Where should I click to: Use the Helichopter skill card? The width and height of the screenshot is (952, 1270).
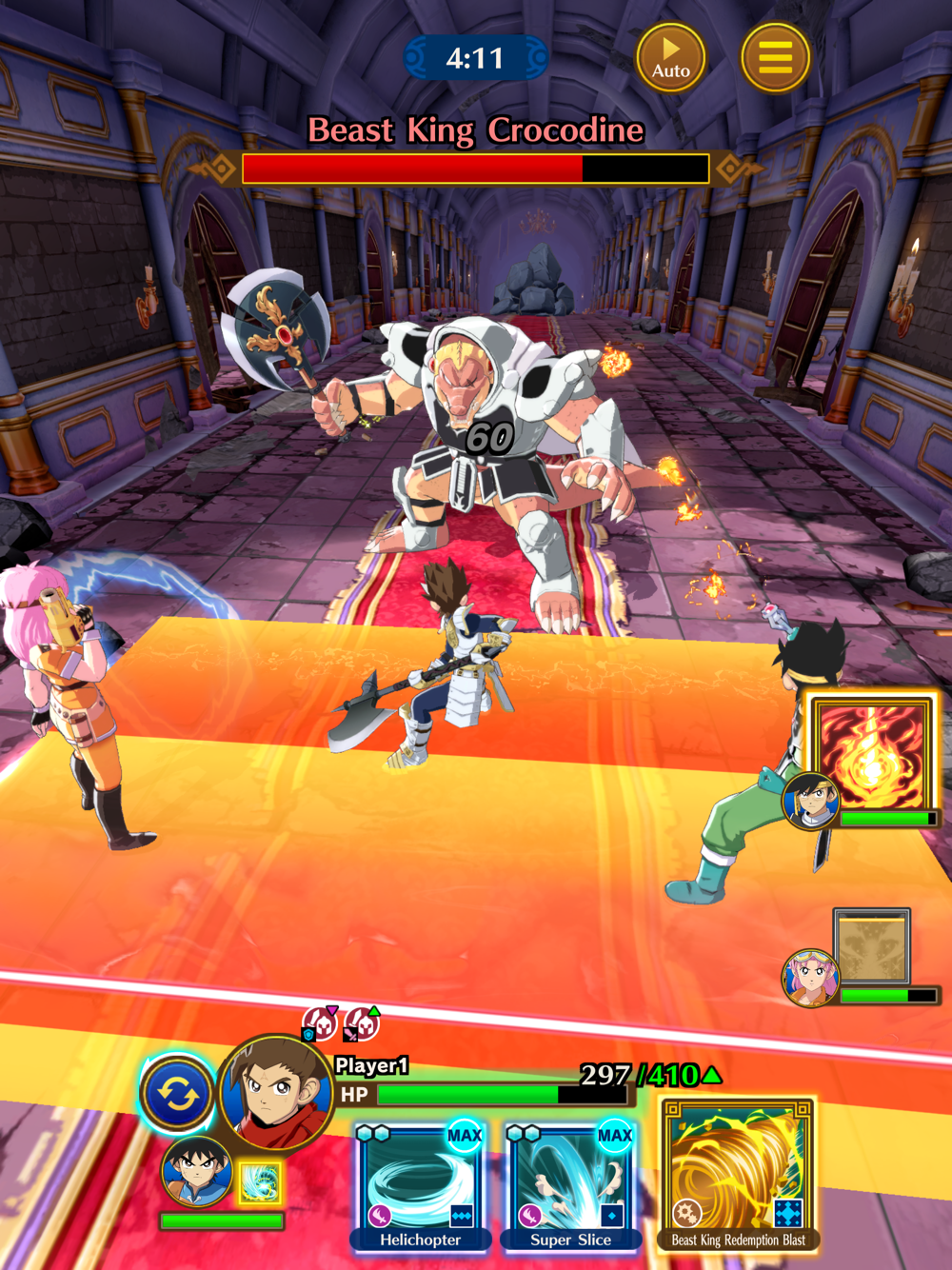click(x=420, y=1185)
